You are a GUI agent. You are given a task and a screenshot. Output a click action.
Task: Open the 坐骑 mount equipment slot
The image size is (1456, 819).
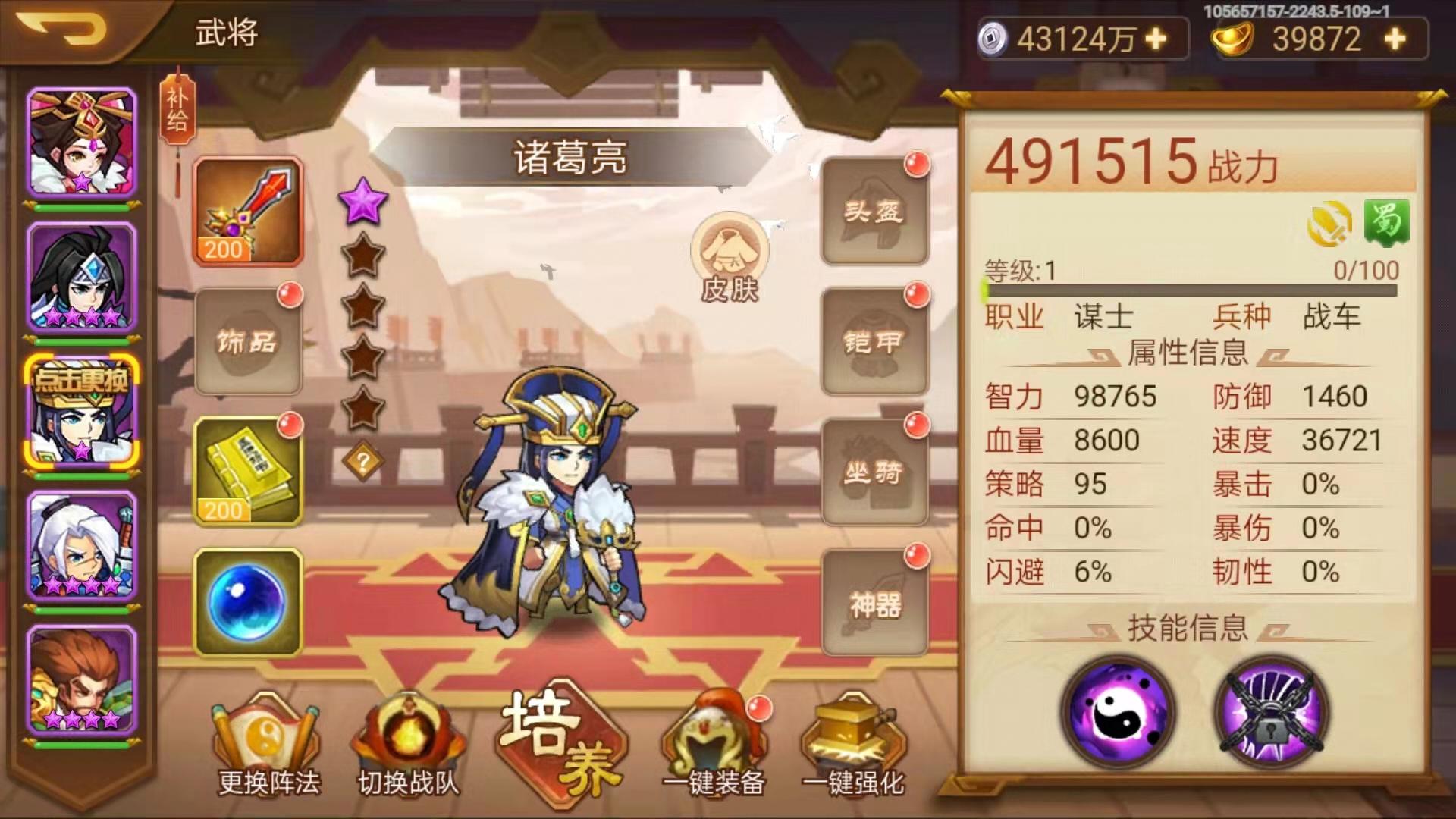874,470
